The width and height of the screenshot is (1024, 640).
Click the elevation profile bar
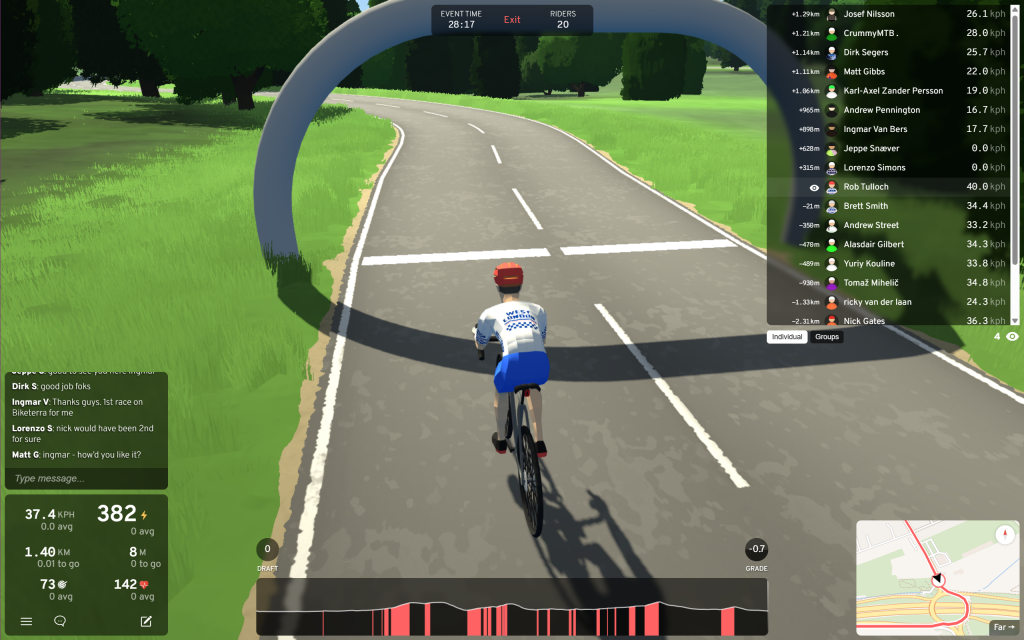pos(511,608)
